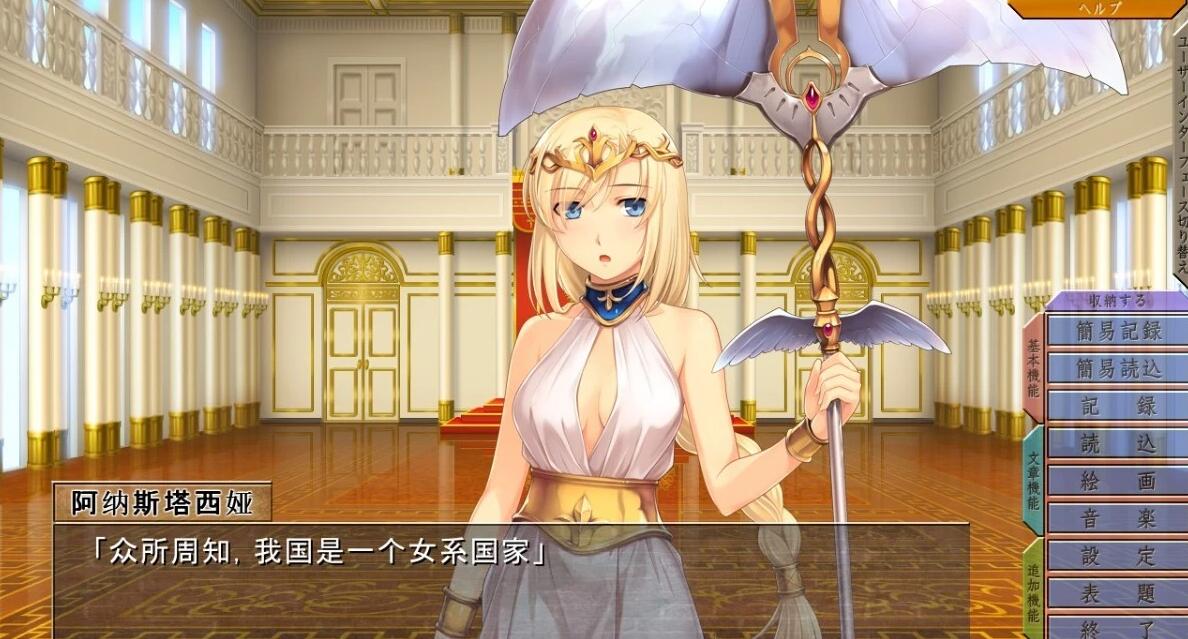Image resolution: width=1188 pixels, height=639 pixels.
Task: Quit the game with 終了
Action: 1118,627
